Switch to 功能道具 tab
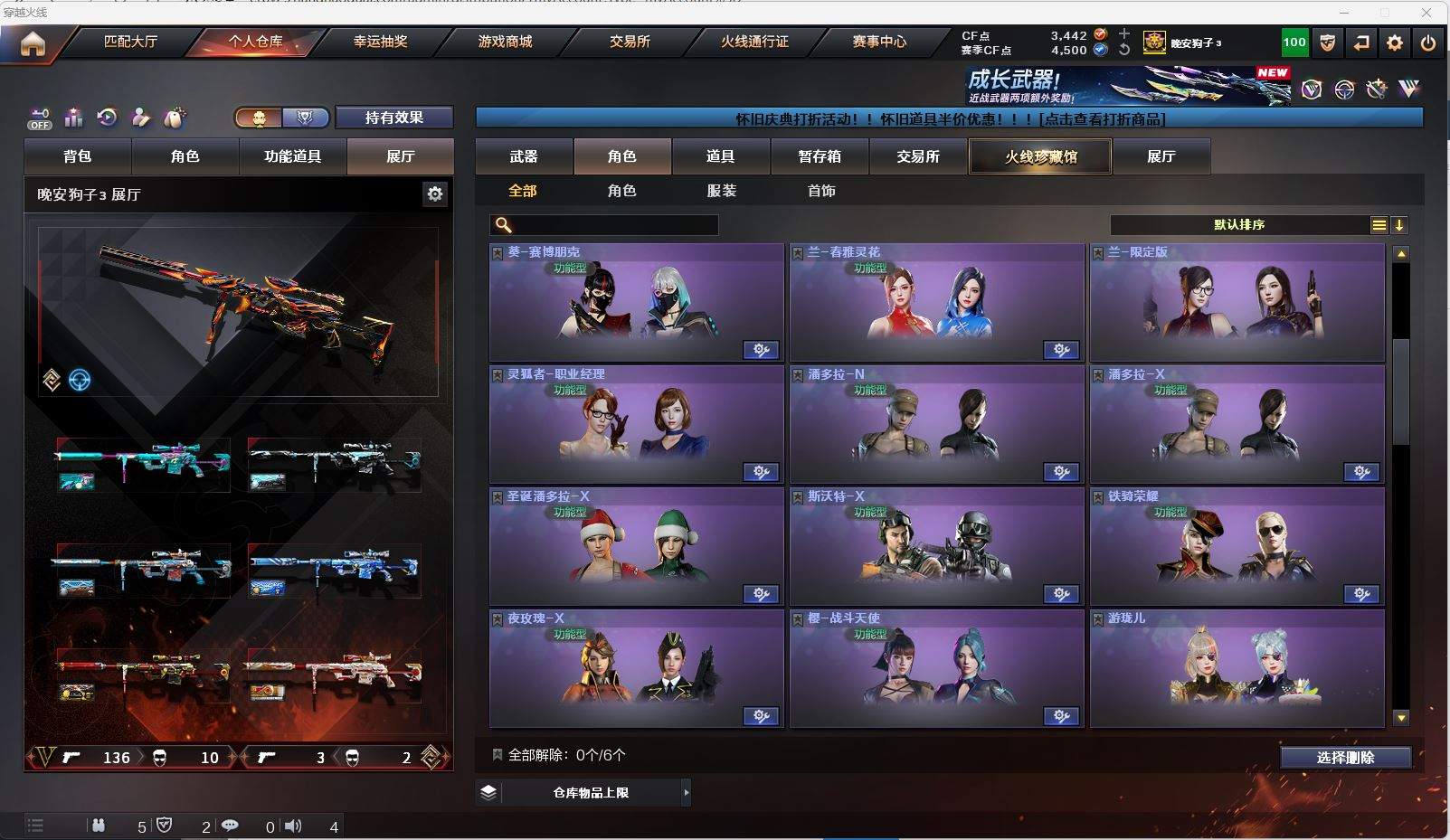 [x=292, y=156]
